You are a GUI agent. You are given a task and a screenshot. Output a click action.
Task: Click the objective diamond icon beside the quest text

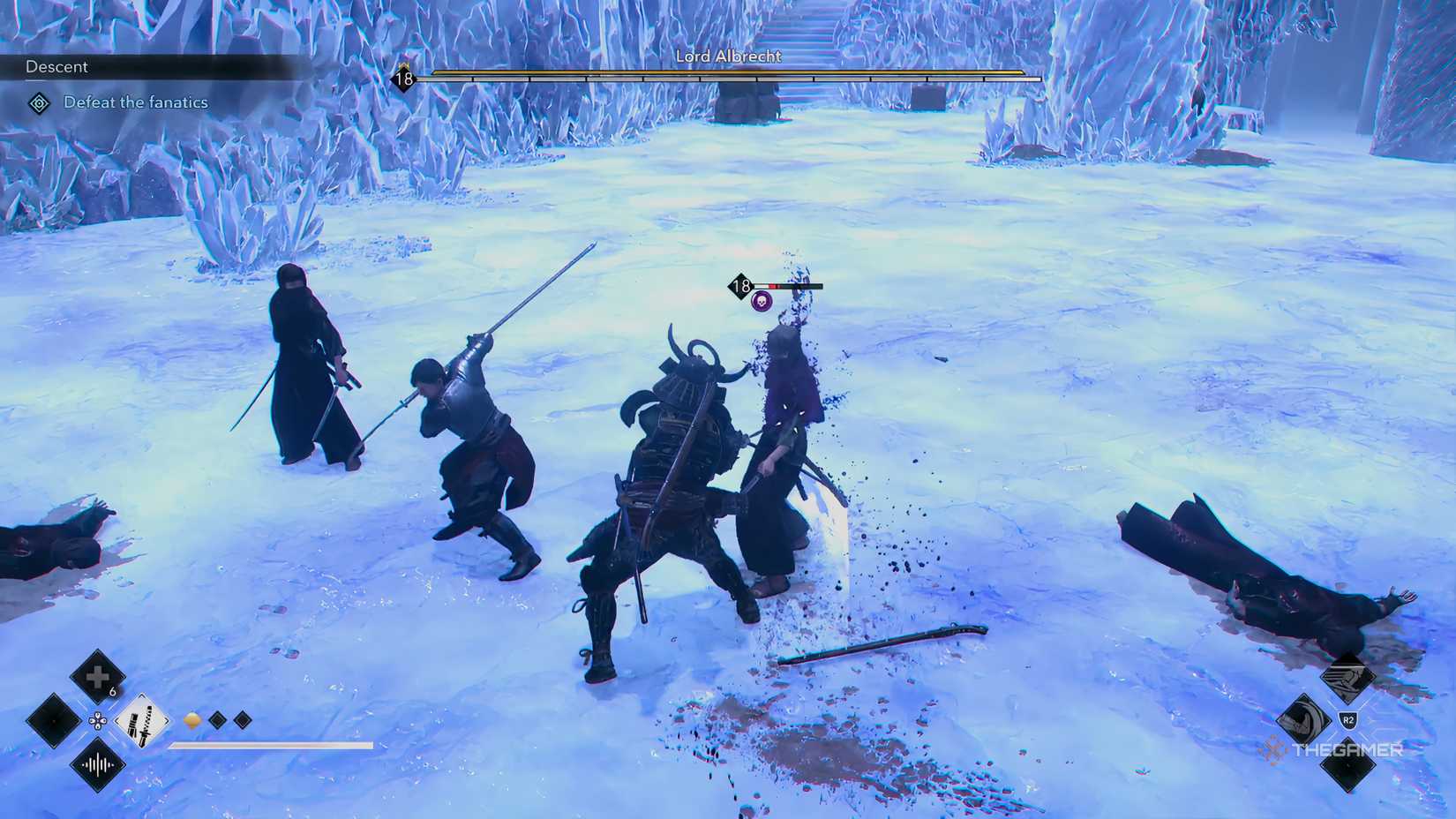click(x=37, y=102)
